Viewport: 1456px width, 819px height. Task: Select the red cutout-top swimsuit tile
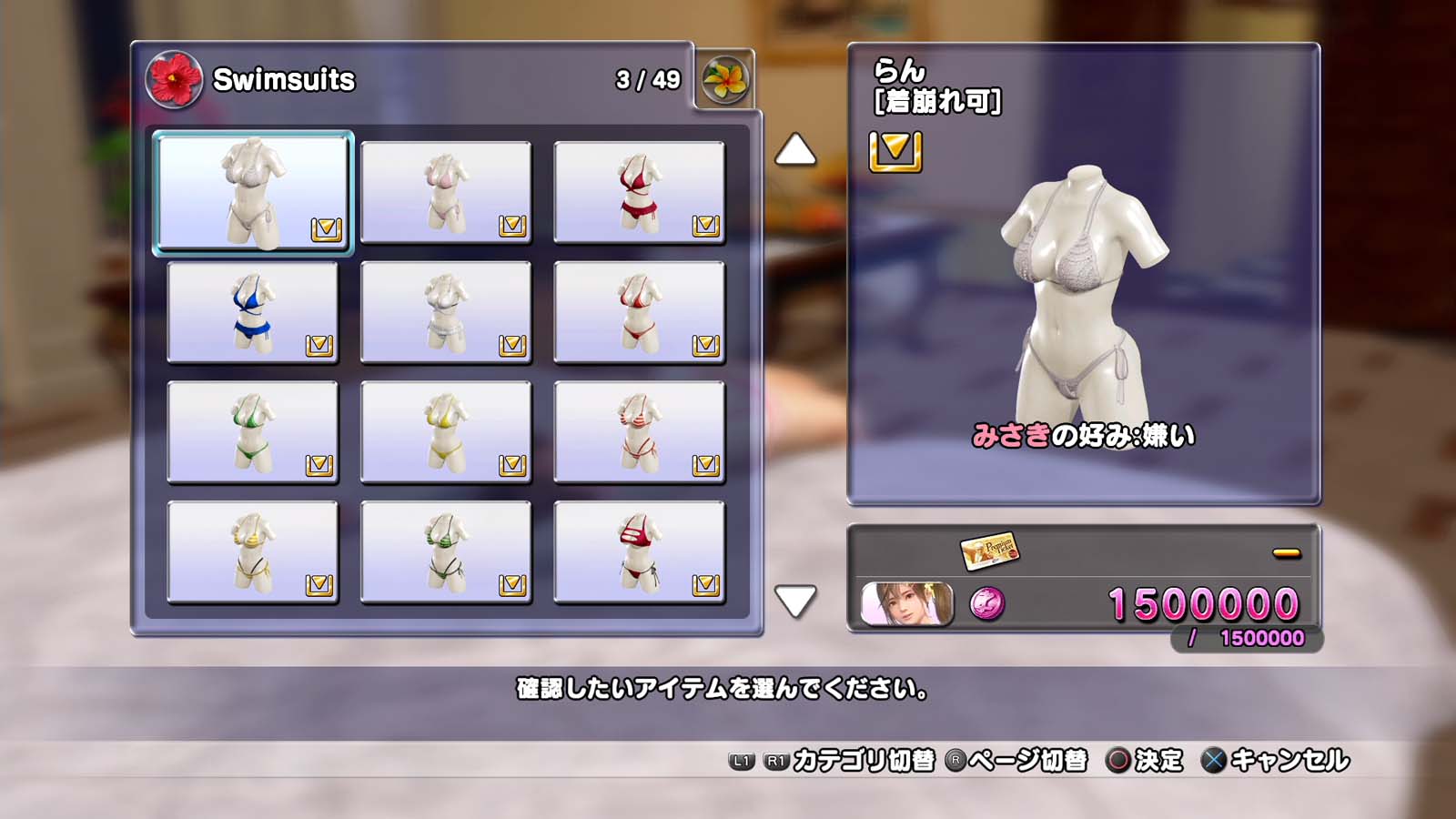(639, 552)
